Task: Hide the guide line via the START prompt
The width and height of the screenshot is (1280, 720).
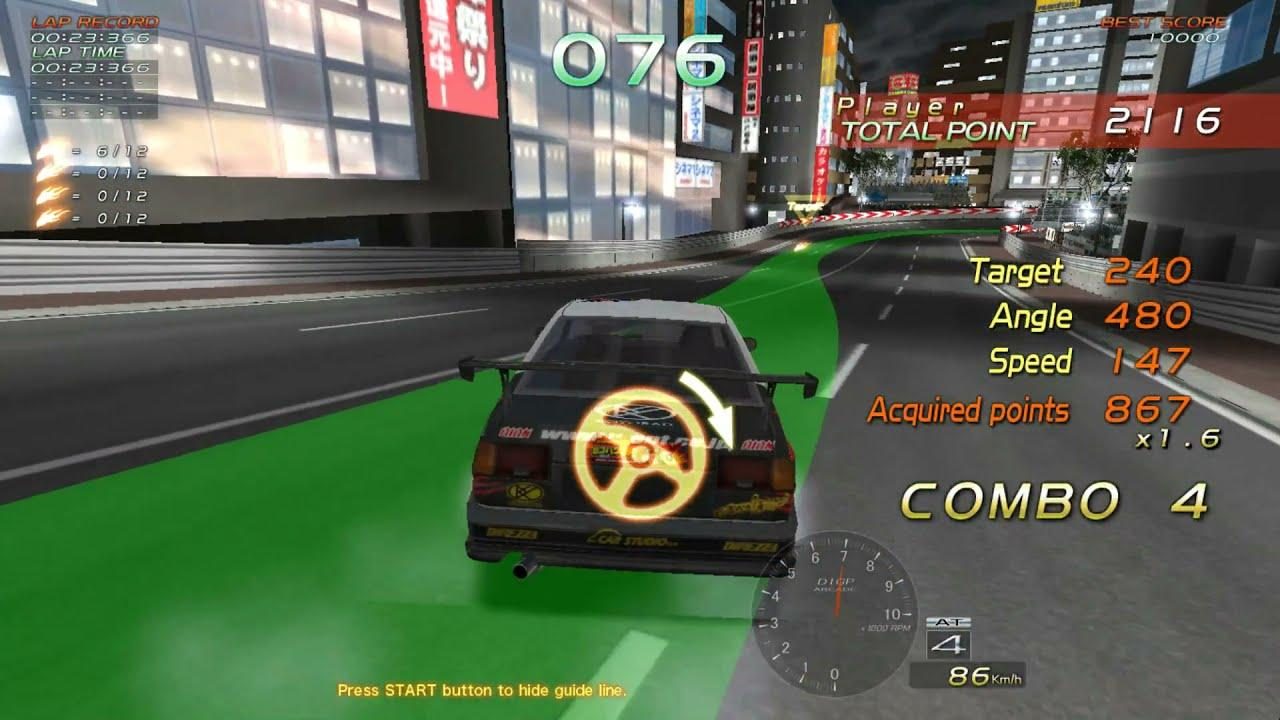Action: tap(482, 689)
